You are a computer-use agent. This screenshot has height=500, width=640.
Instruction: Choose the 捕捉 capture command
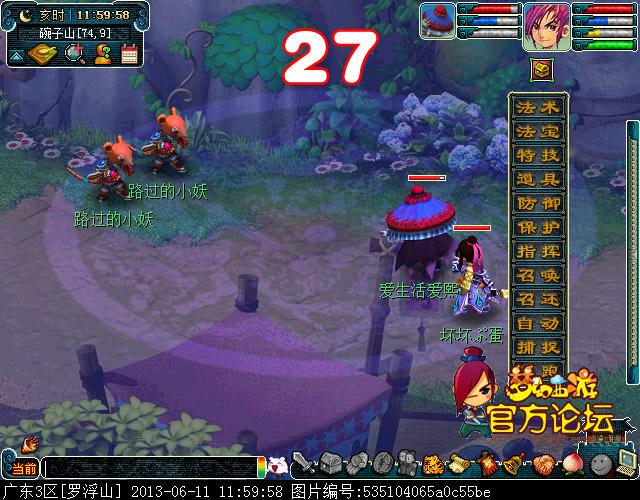[x=538, y=347]
